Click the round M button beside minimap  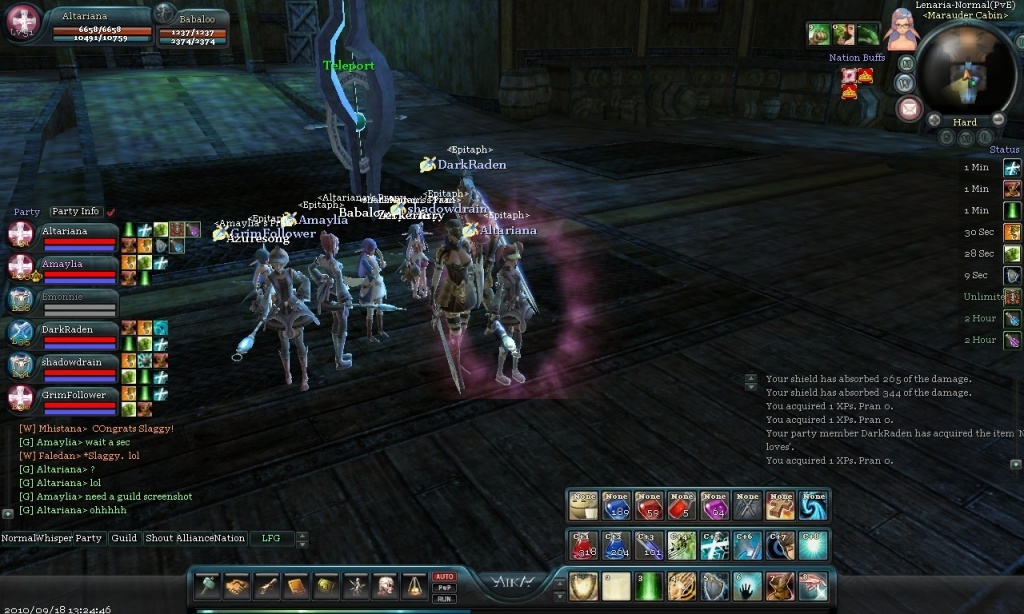coord(906,62)
